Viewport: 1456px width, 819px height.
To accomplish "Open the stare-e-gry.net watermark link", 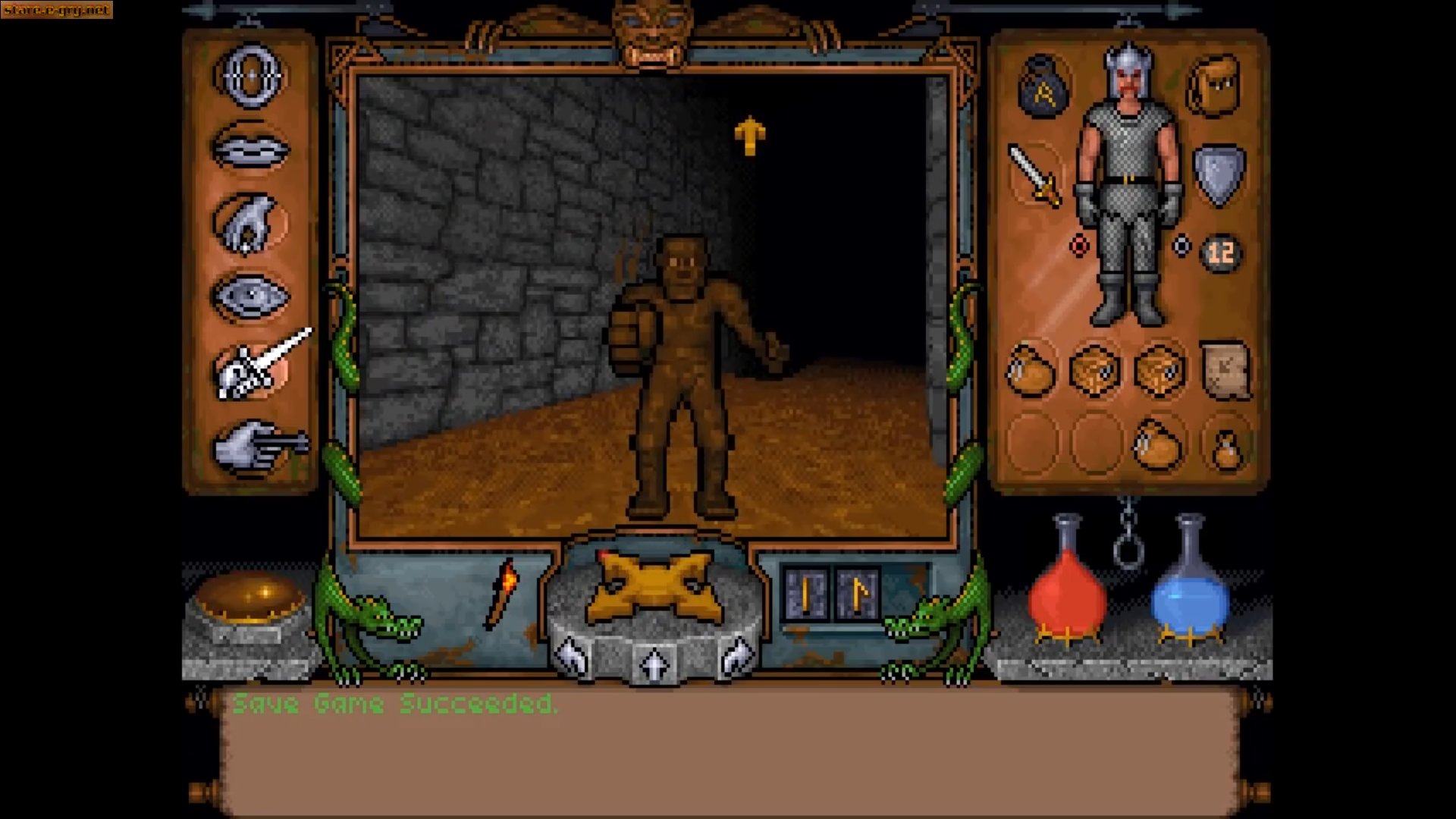I will (x=55, y=11).
